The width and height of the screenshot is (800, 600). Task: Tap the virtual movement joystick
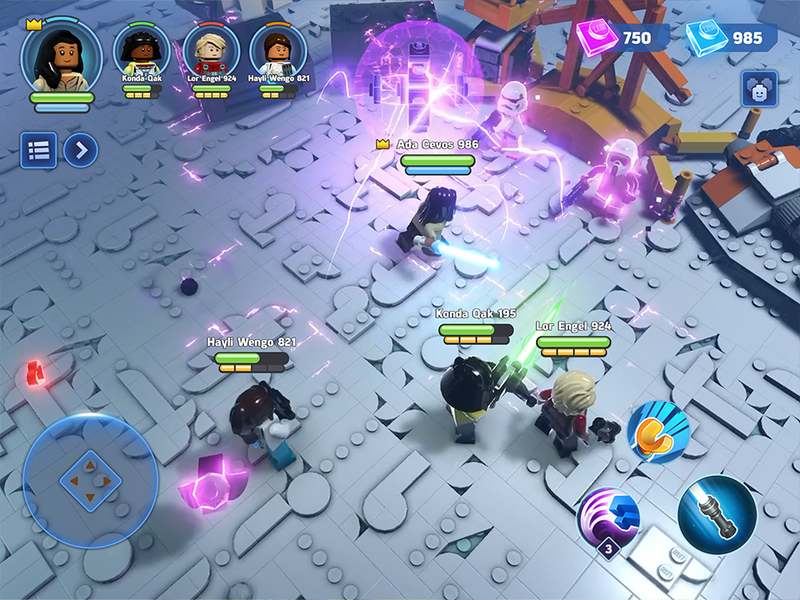89,480
